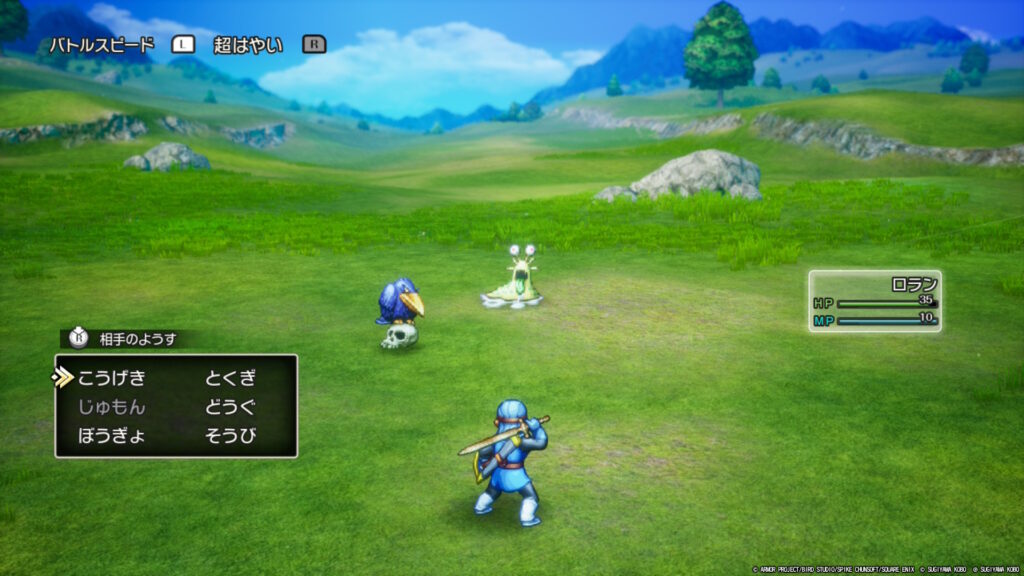Open the どうぐ items command
This screenshot has height=576, width=1024.
point(231,407)
